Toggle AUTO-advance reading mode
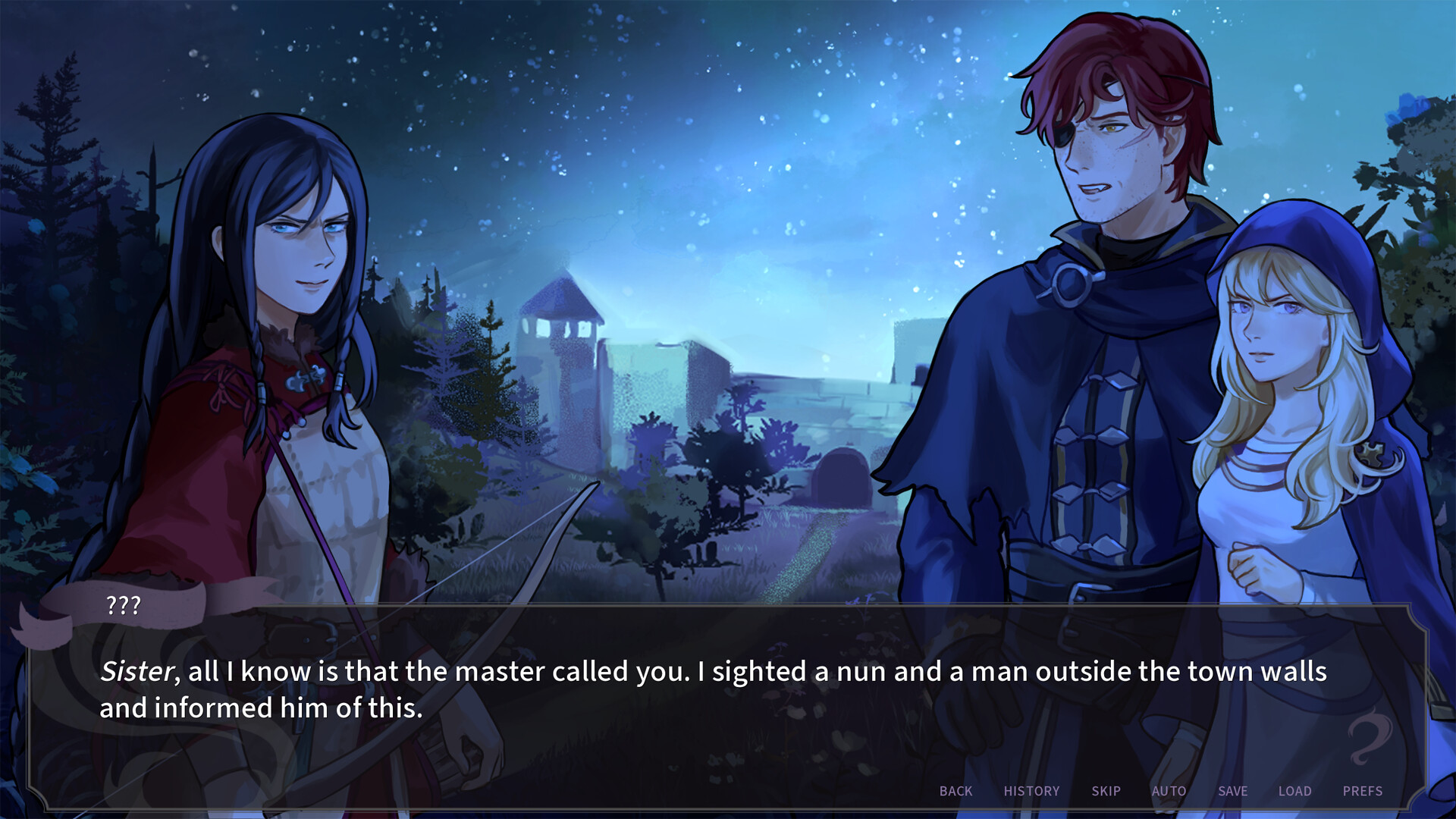 (1168, 791)
